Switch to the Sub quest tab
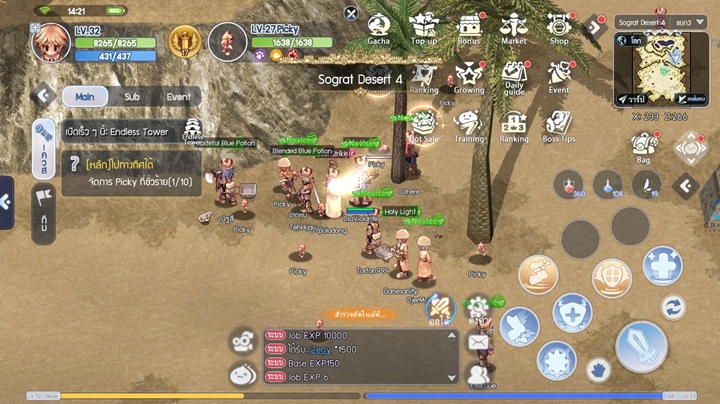This screenshot has width=720, height=404. [131, 97]
